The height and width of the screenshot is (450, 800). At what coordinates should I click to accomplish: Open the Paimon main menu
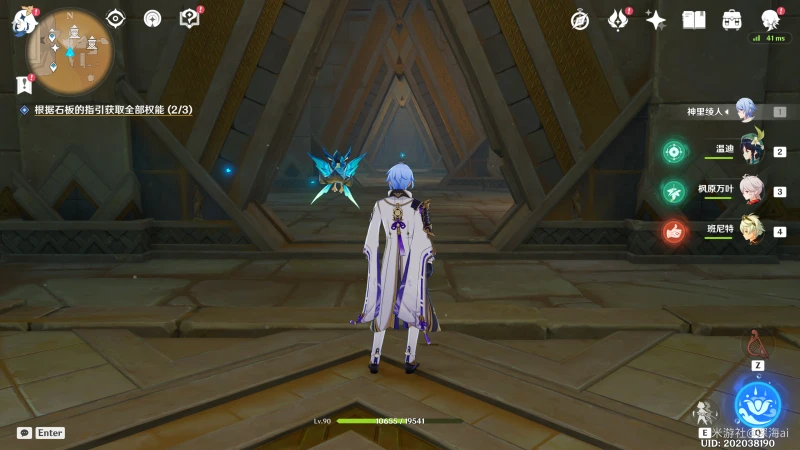pos(22,22)
